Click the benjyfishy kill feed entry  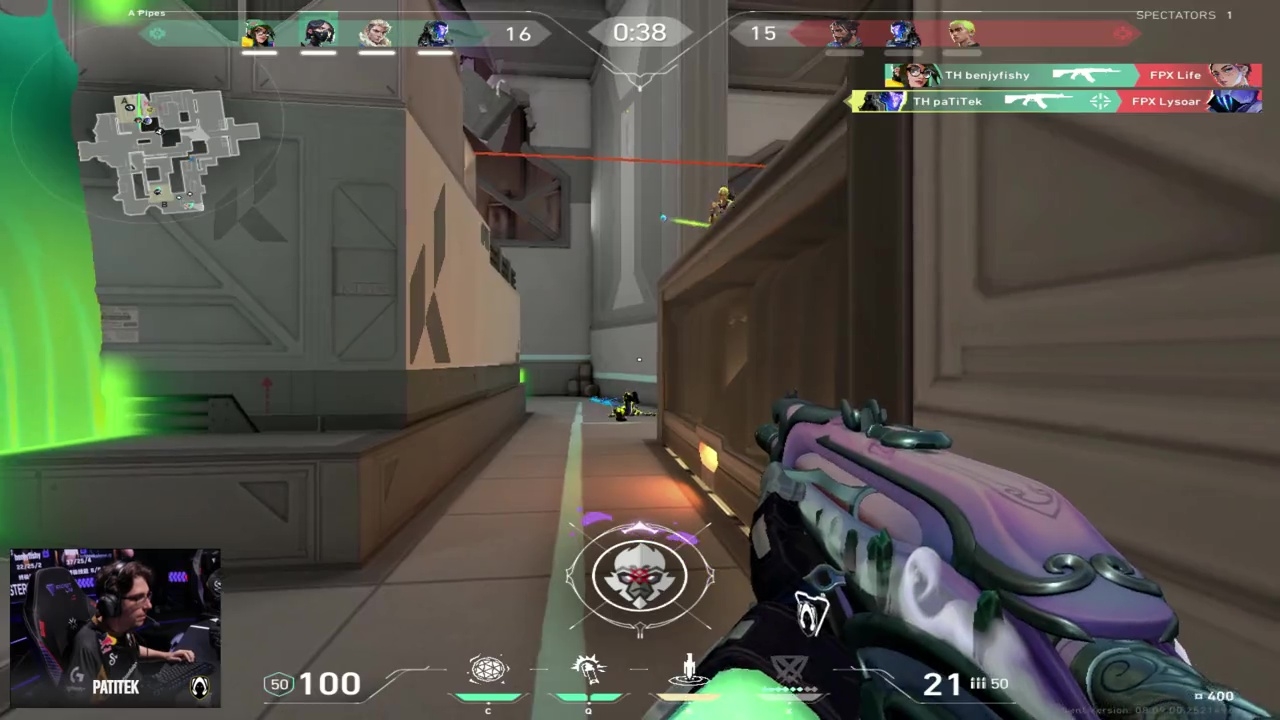pos(1072,75)
